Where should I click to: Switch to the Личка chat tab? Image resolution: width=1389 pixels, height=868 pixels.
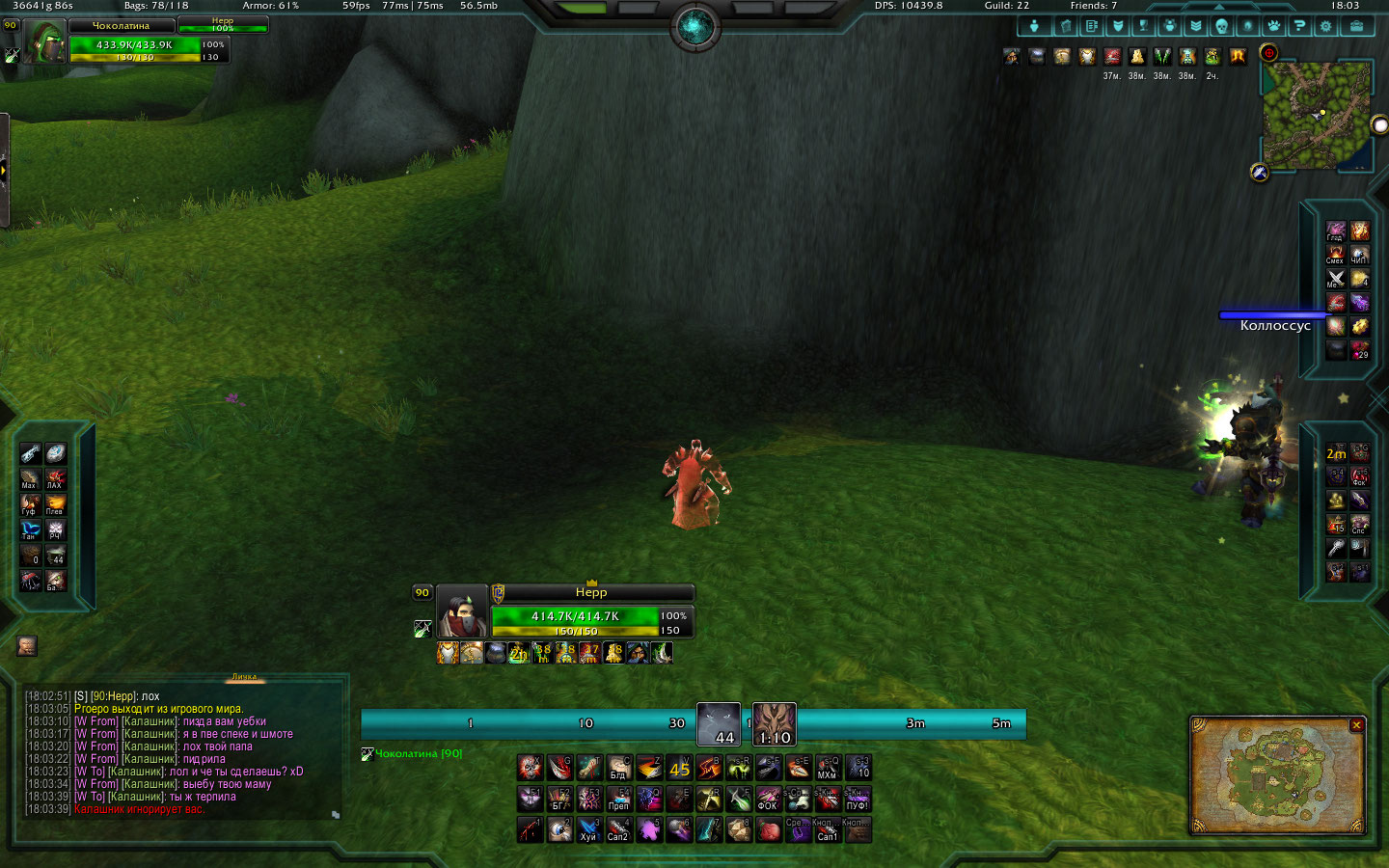coord(244,677)
